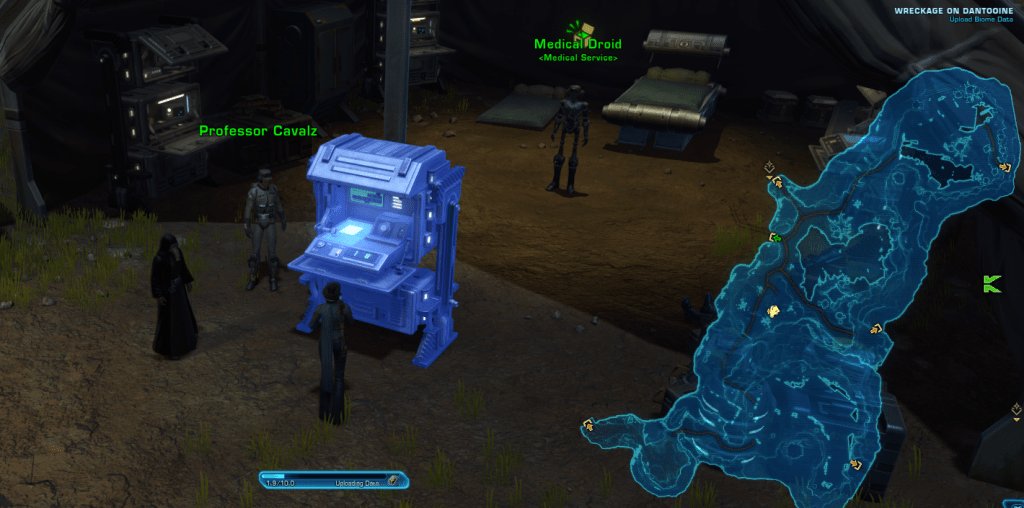Image resolution: width=1024 pixels, height=508 pixels.
Task: Select the green marker on the map overlay
Action: click(x=775, y=238)
